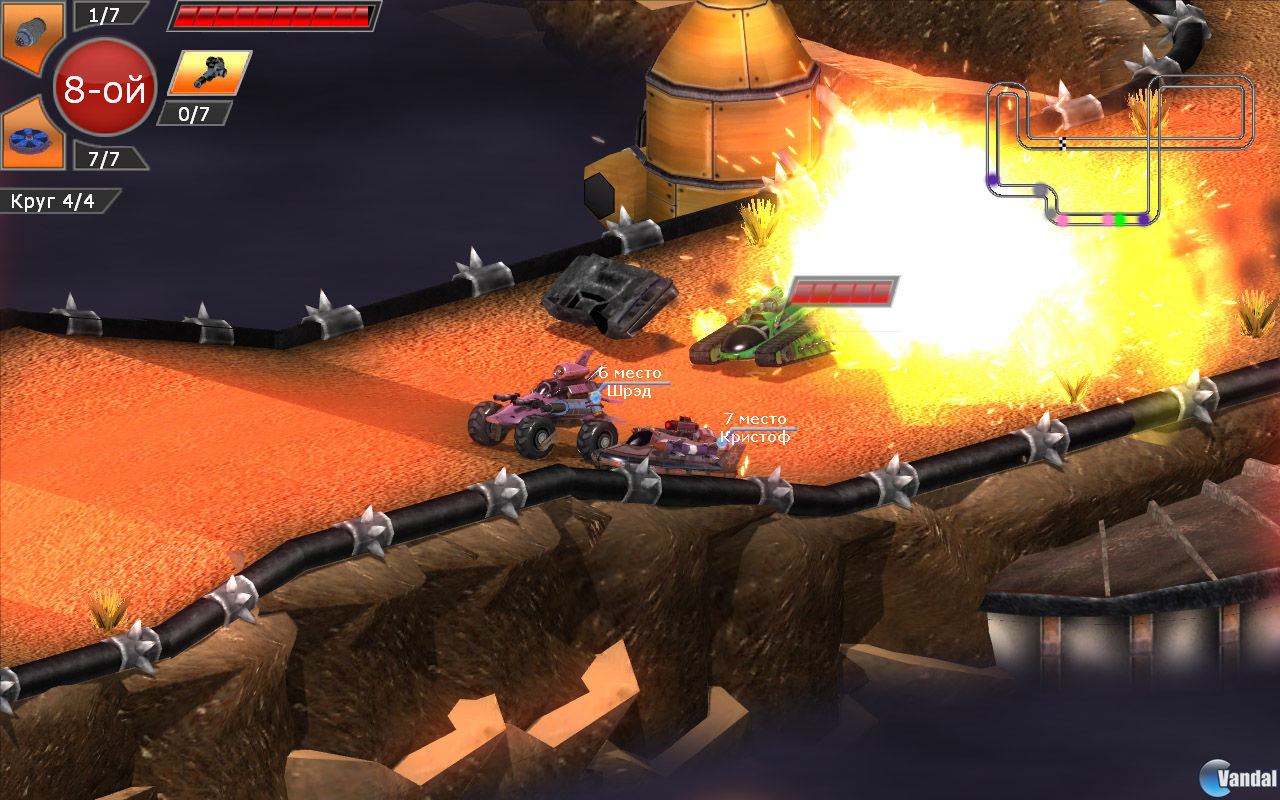1280x800 pixels.
Task: Click the green tank's health bar
Action: coord(840,294)
